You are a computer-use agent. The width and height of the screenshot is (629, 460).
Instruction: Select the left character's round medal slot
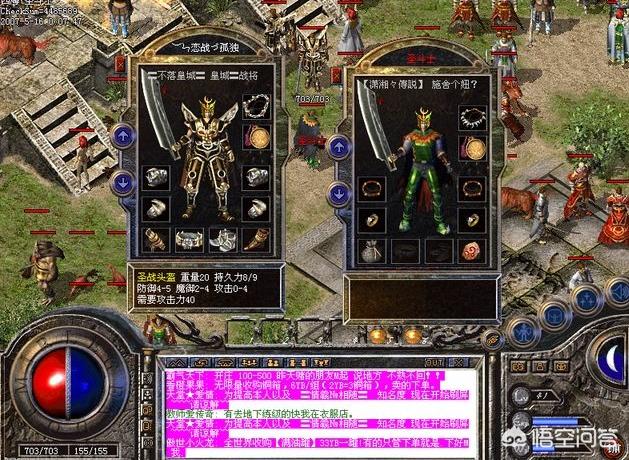(258, 137)
